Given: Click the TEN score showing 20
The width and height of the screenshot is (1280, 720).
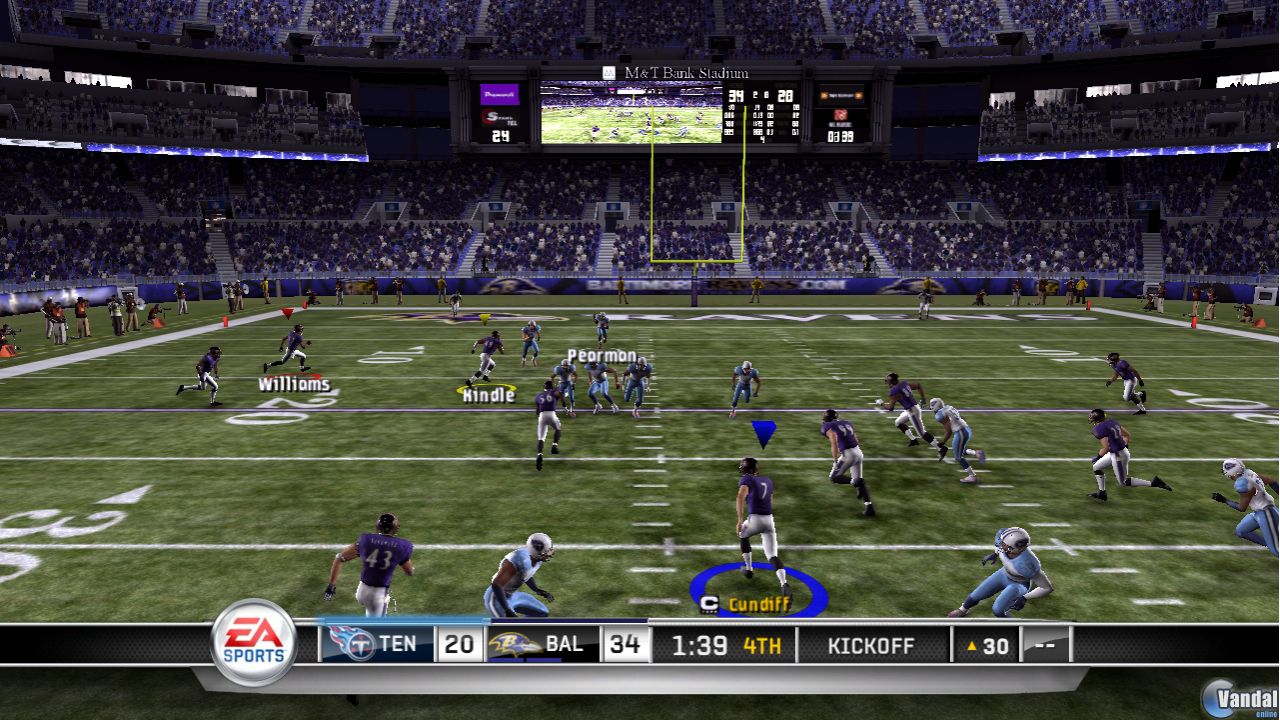Looking at the screenshot, I should coord(458,644).
